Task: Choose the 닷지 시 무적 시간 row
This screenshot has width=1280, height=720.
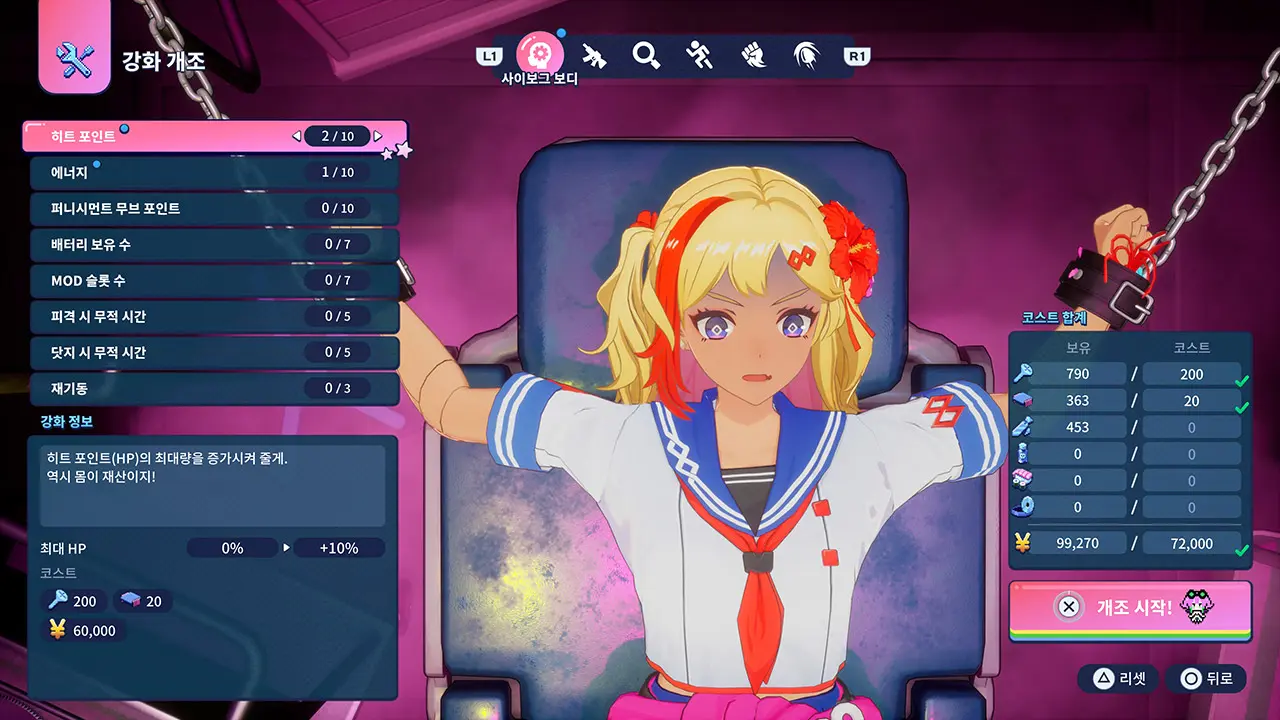Action: coord(200,352)
